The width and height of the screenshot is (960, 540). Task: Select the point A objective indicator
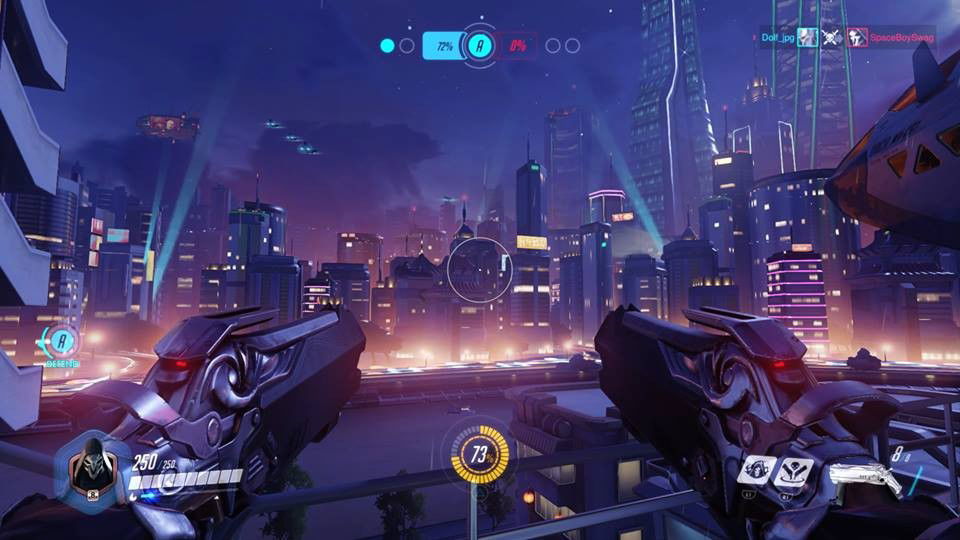point(481,45)
